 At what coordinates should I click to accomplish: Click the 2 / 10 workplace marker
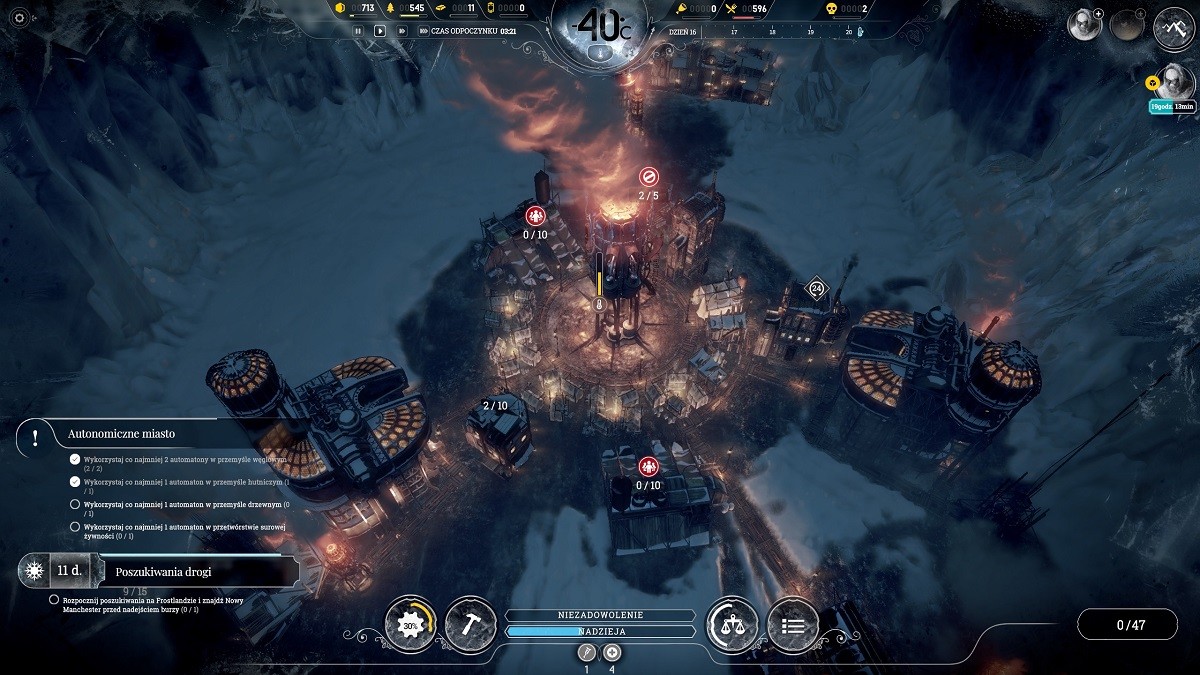(495, 405)
